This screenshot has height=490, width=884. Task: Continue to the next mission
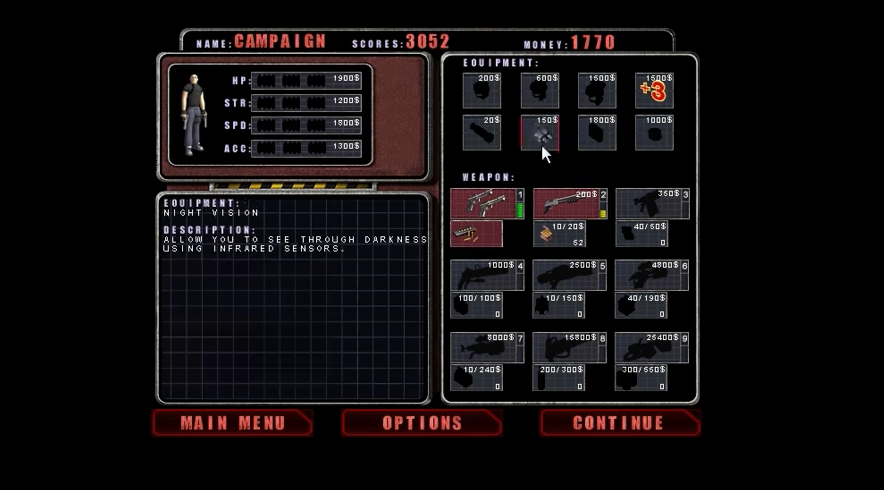point(619,423)
